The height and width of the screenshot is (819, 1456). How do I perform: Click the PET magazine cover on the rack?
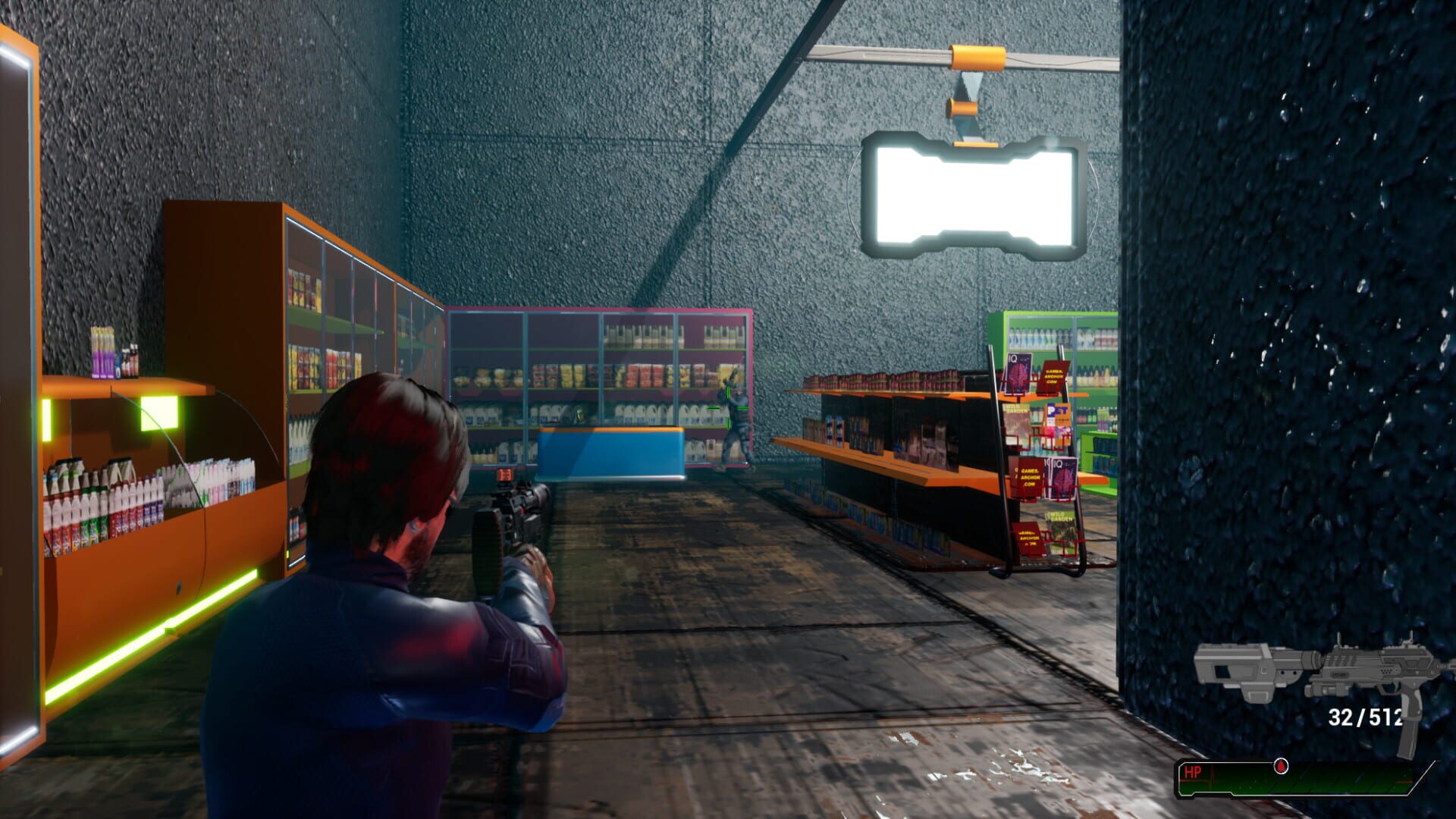(1056, 413)
